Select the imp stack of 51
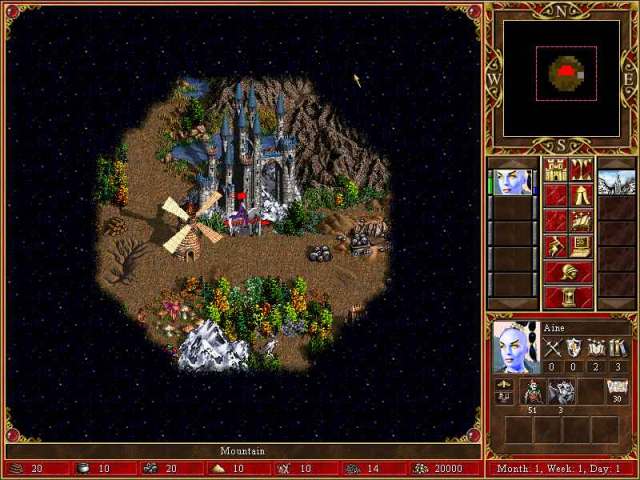 532,392
